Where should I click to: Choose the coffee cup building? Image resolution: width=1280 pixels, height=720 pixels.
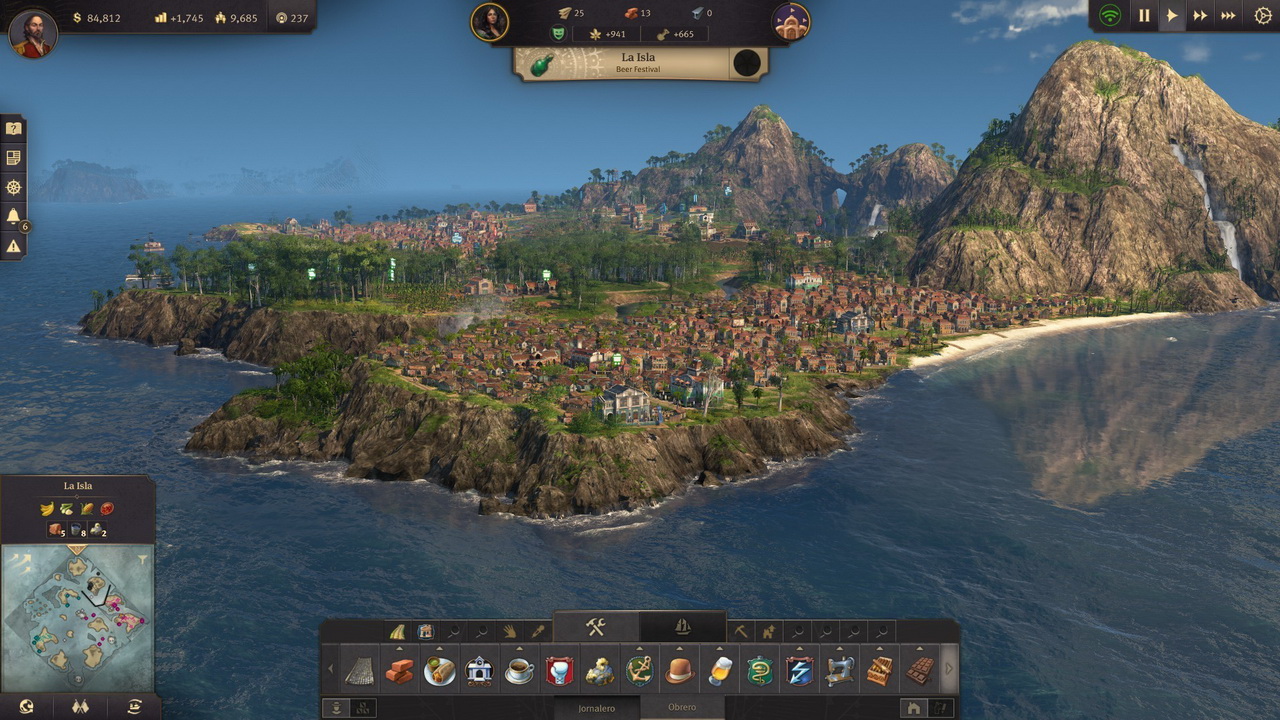[x=519, y=671]
